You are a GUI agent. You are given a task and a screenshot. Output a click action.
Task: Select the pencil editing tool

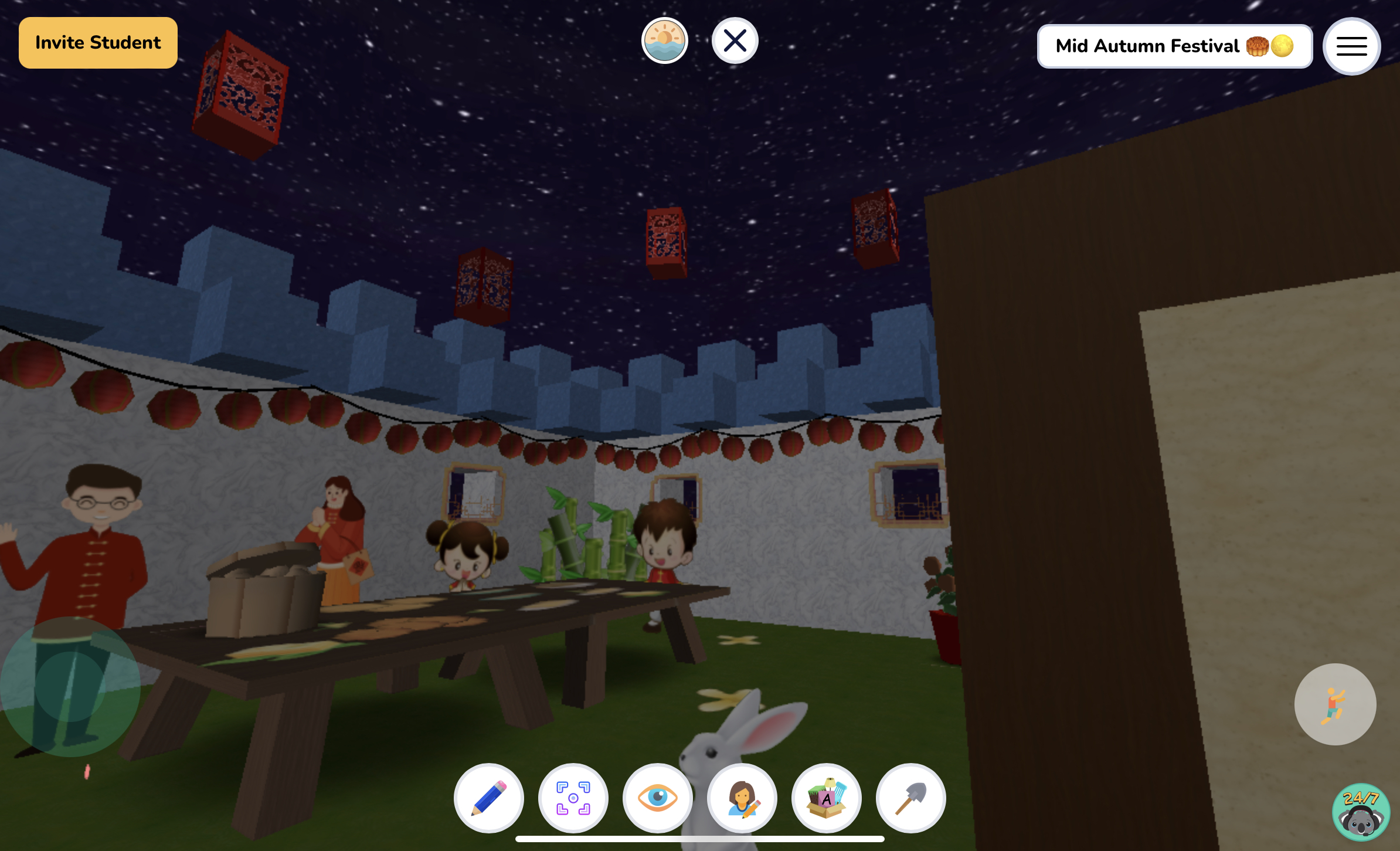(489, 798)
